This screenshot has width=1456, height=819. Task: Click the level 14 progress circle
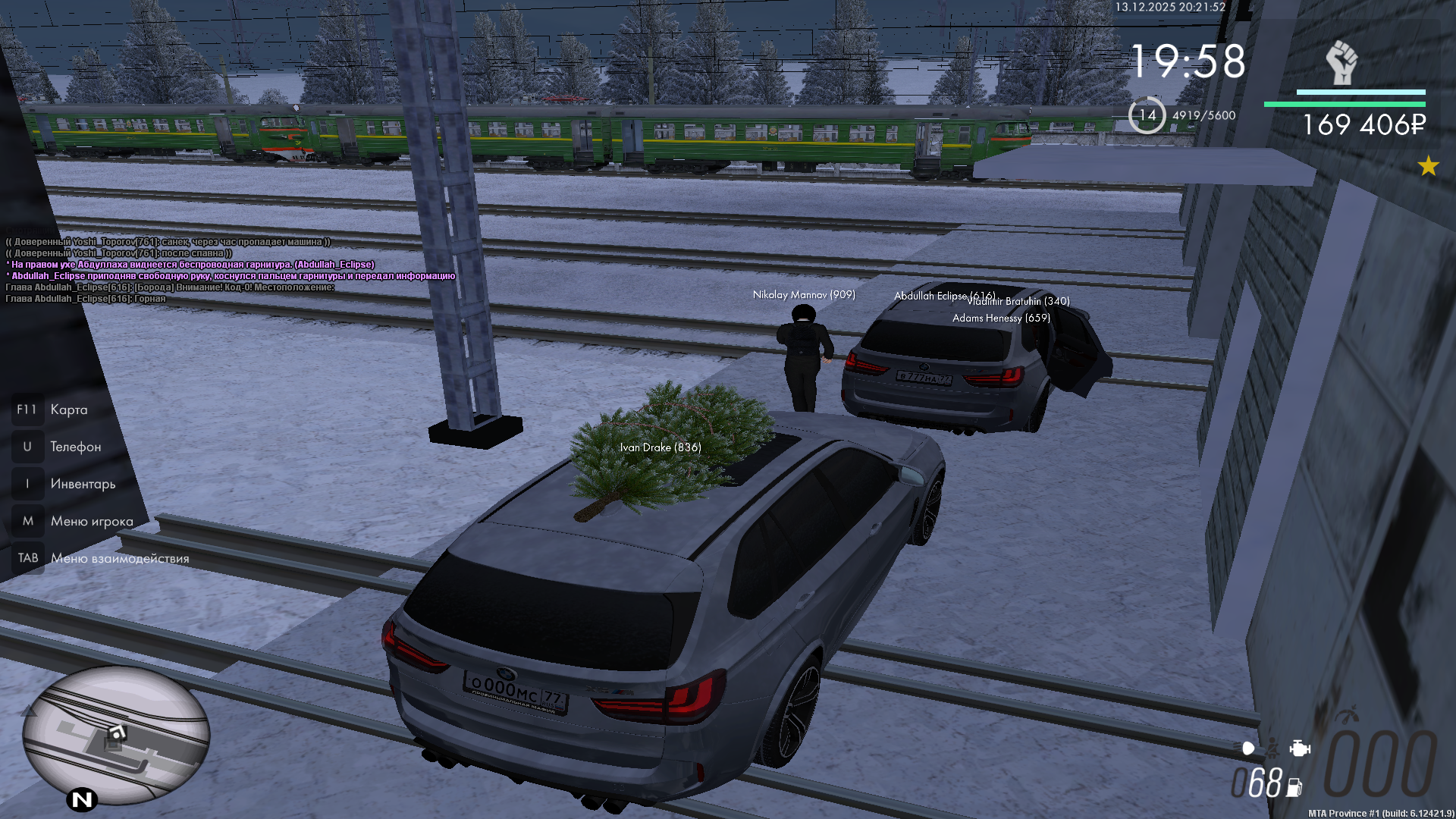point(1147,115)
